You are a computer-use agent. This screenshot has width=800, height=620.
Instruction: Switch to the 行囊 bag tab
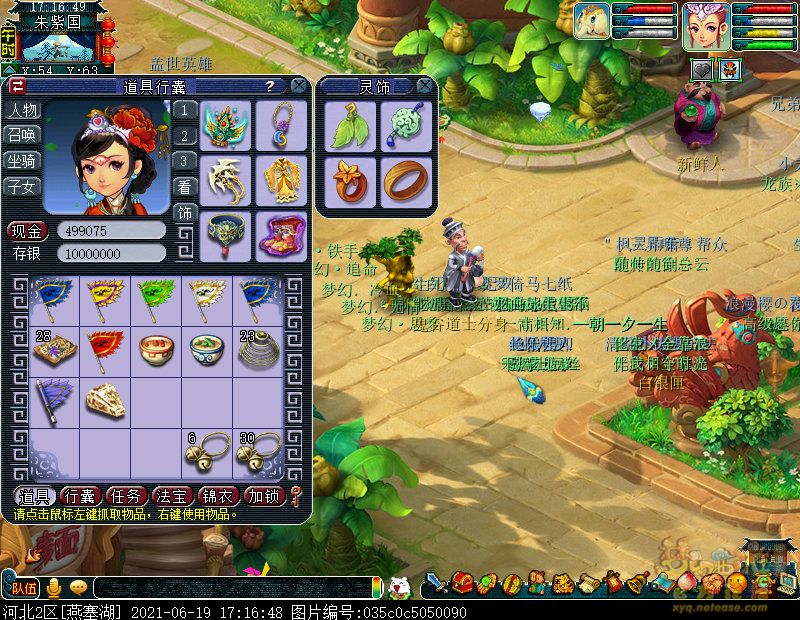pyautogui.click(x=79, y=496)
